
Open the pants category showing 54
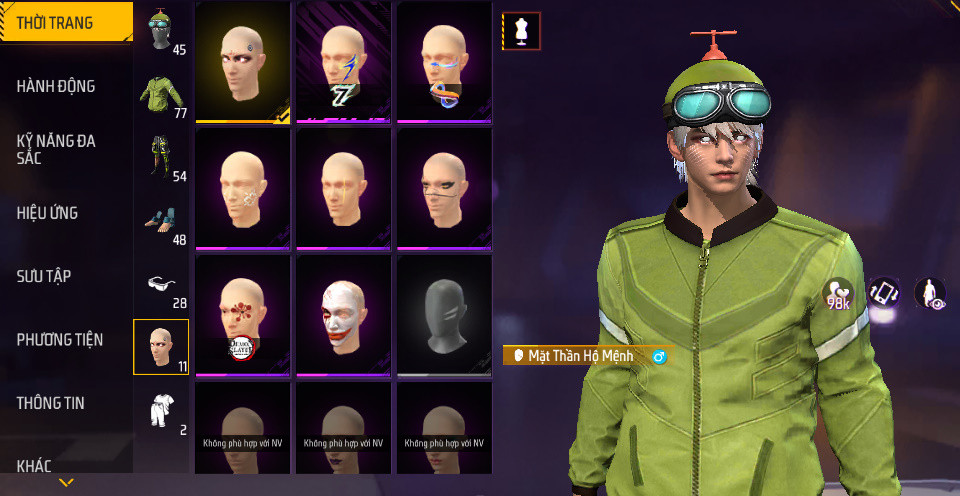tap(161, 159)
